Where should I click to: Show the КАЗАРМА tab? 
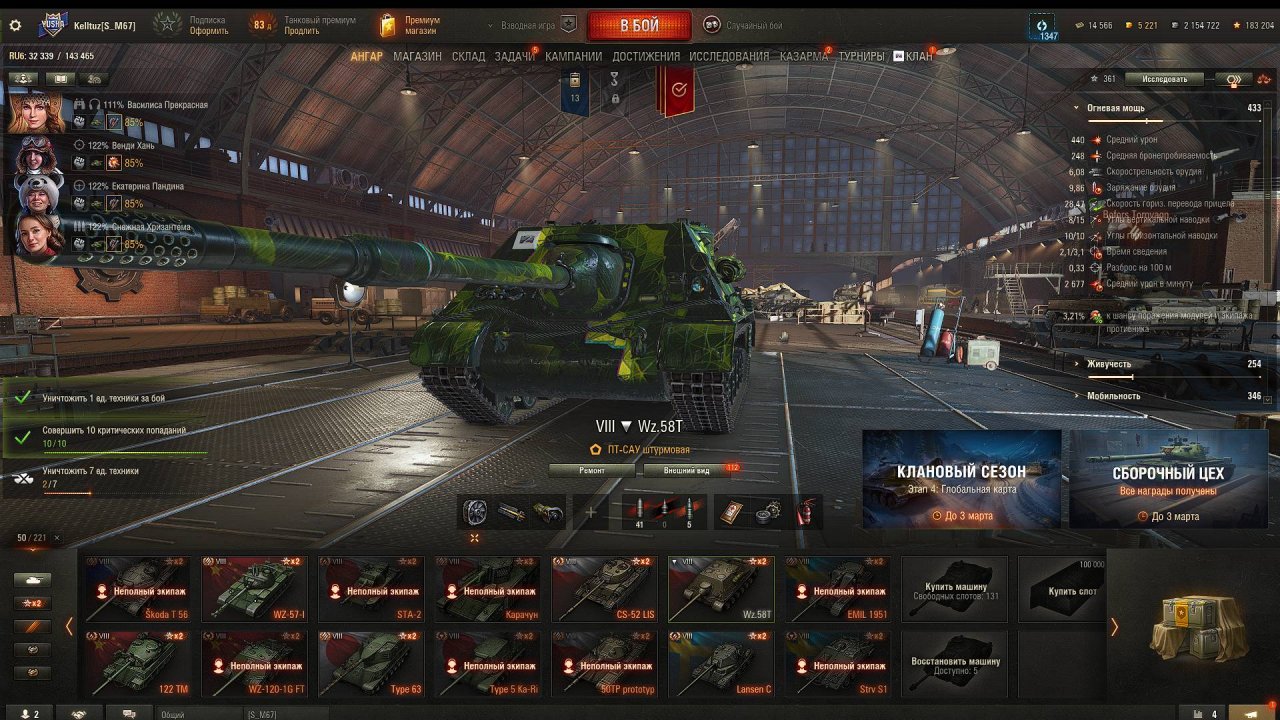[804, 57]
